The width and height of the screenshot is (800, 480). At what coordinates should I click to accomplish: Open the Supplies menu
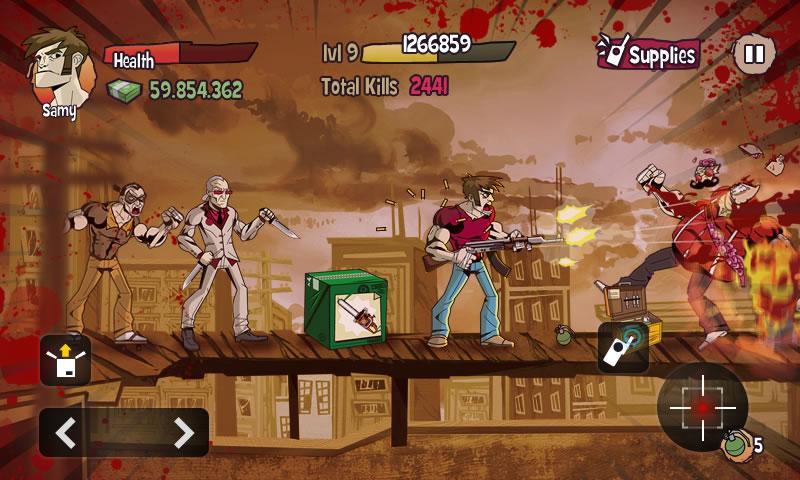tap(648, 54)
